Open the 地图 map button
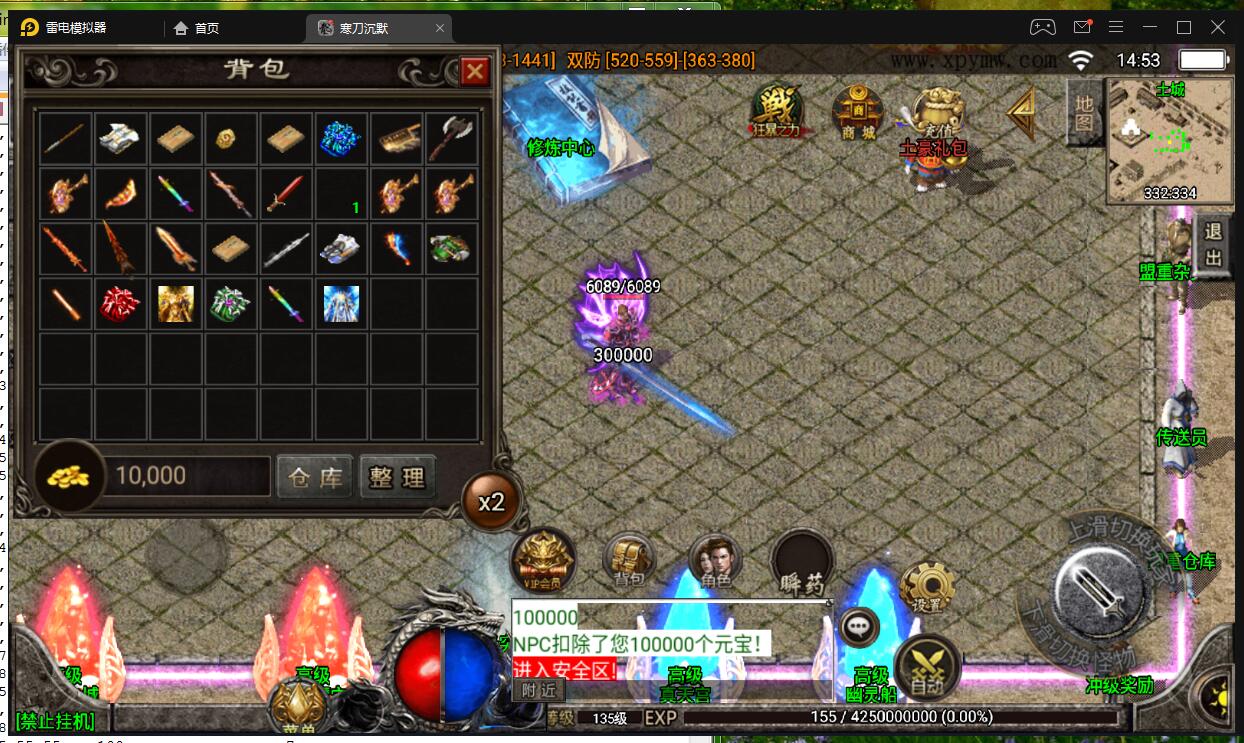This screenshot has width=1244, height=743. [x=1084, y=112]
